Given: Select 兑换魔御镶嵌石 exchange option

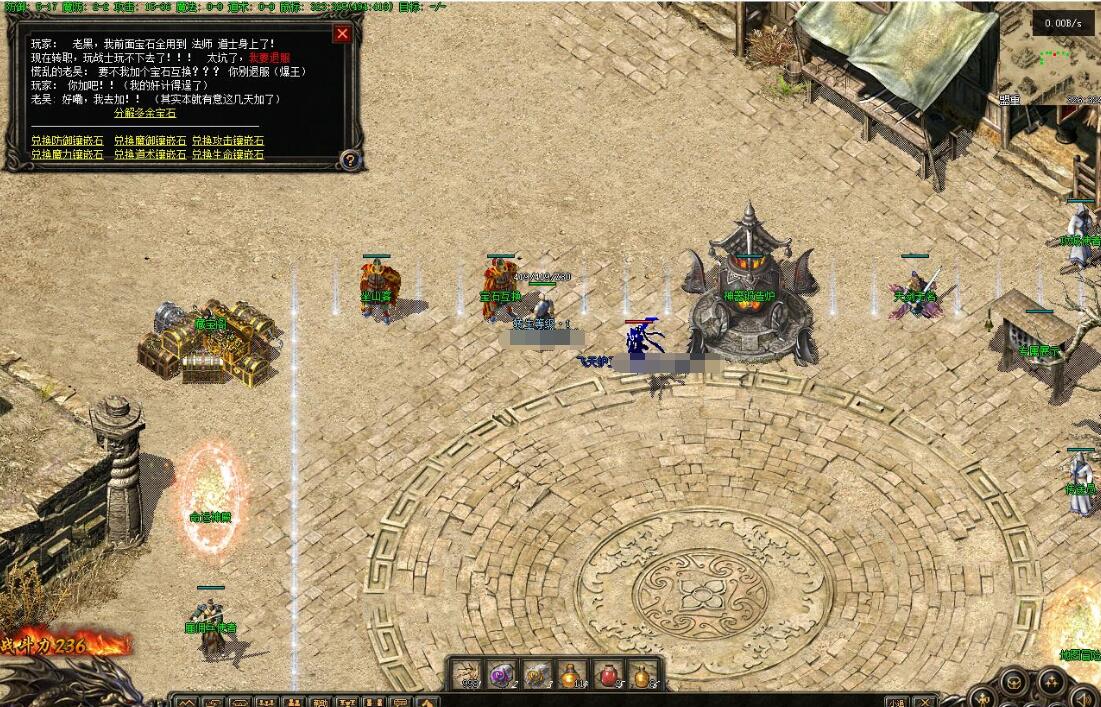Looking at the screenshot, I should tap(150, 141).
